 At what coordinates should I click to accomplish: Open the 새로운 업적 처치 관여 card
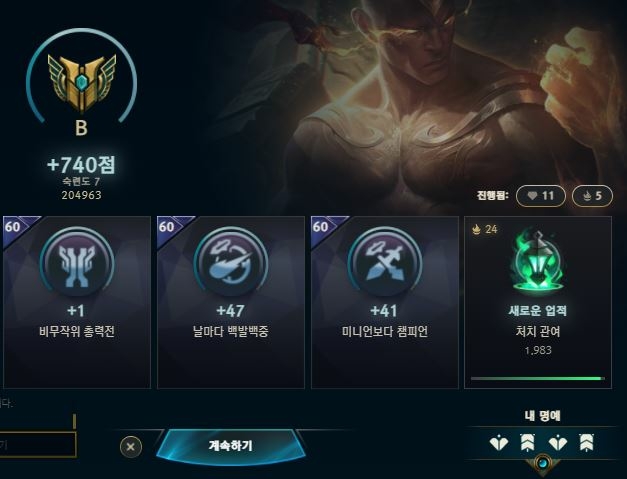tap(537, 301)
